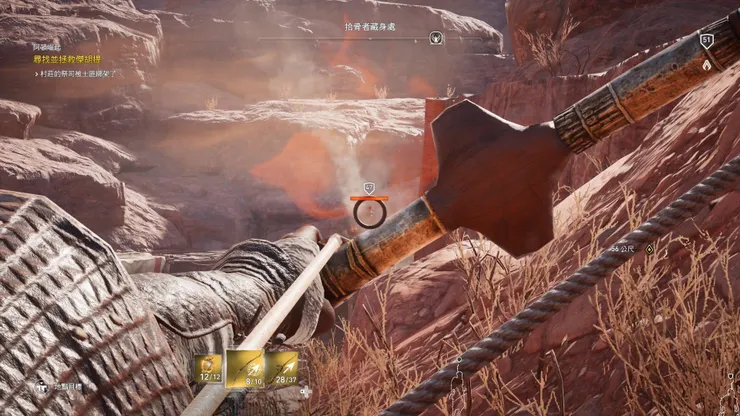This screenshot has height=416, width=740.
Task: Click the level 51 shield badge
Action: pos(707,41)
